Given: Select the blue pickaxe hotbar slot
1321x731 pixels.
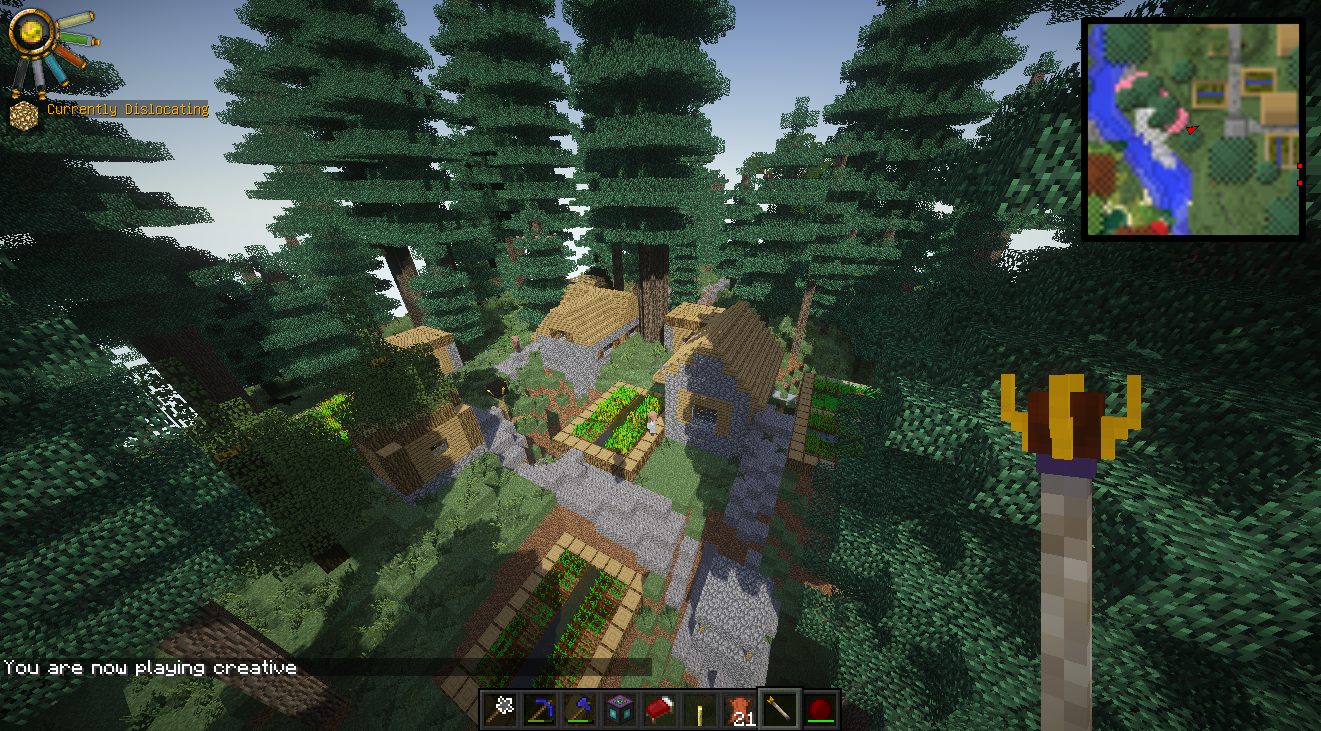Looking at the screenshot, I should coord(540,709).
